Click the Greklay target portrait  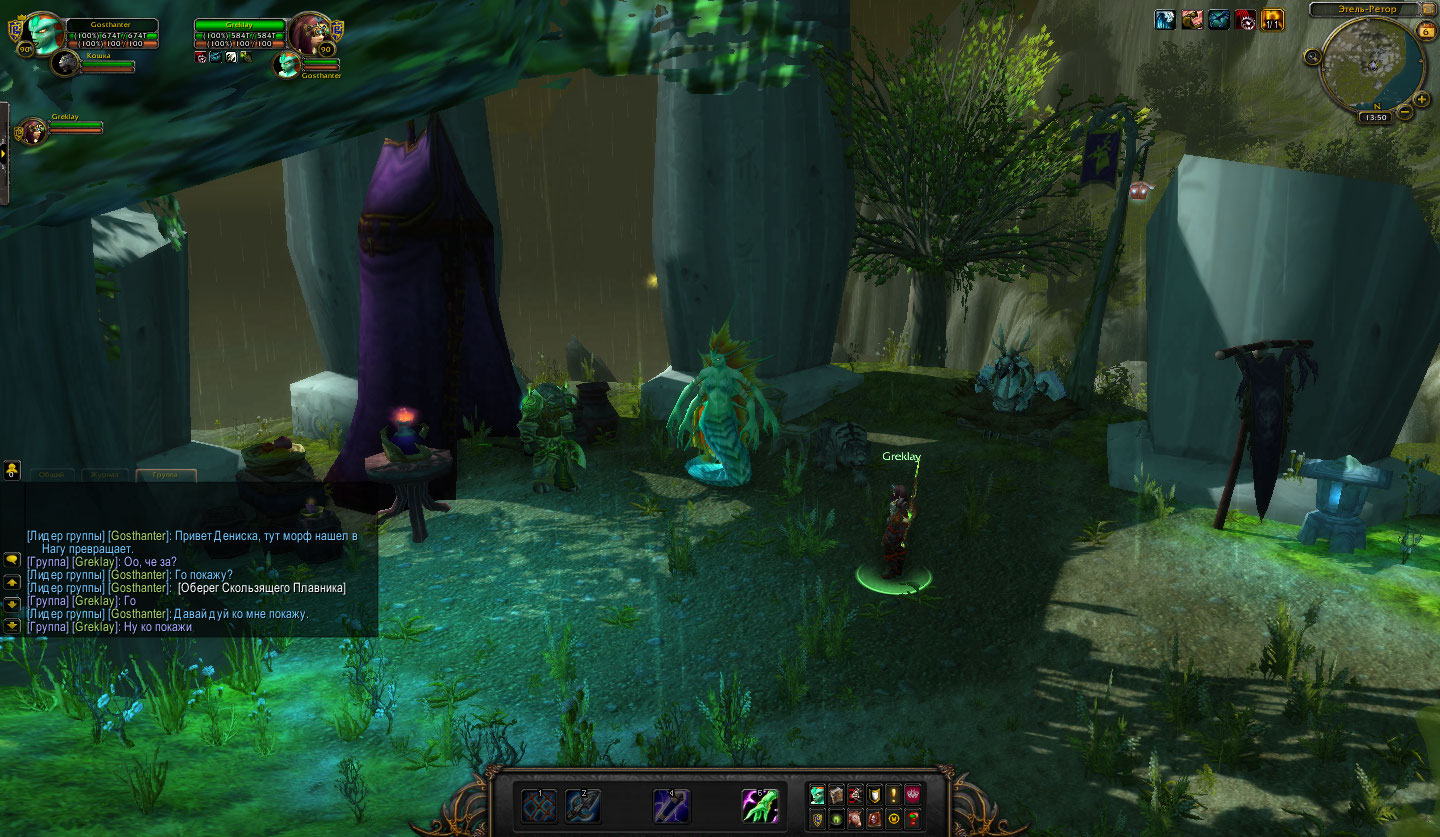point(311,35)
